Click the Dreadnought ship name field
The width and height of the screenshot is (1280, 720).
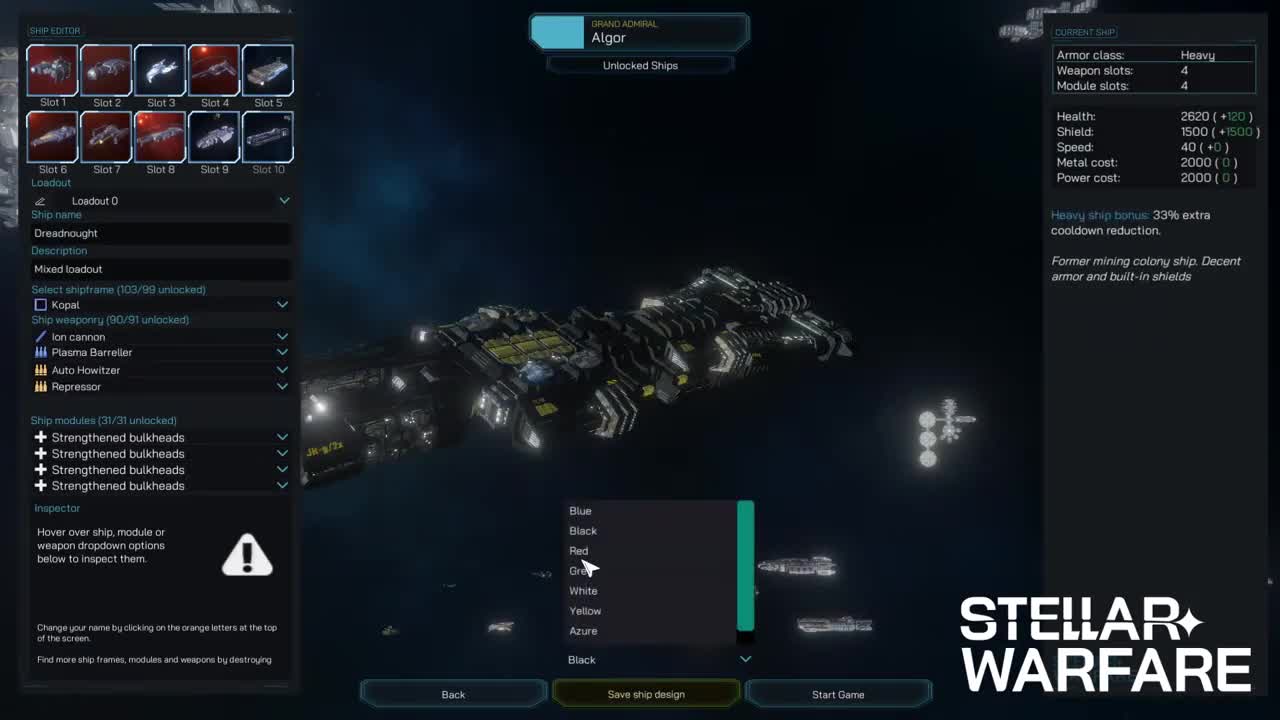point(159,232)
